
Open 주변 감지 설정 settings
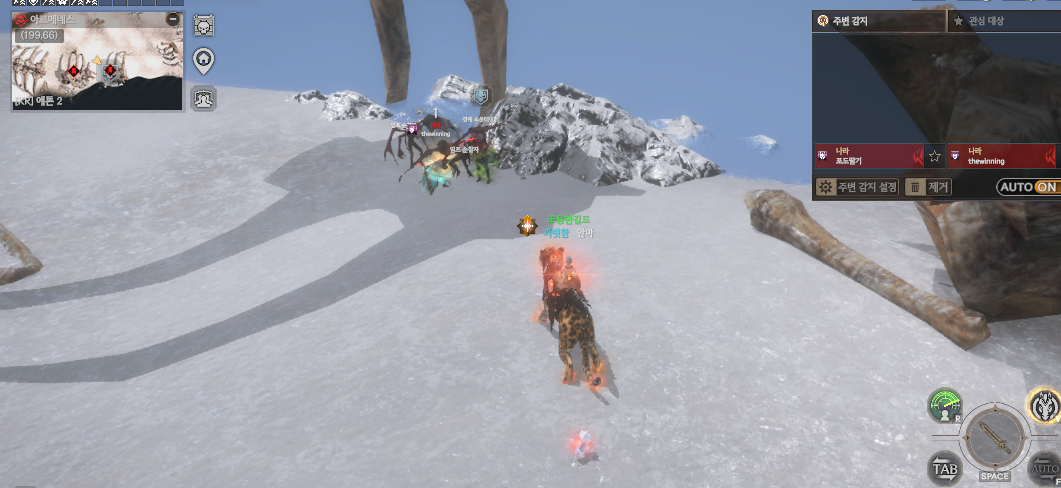click(857, 187)
